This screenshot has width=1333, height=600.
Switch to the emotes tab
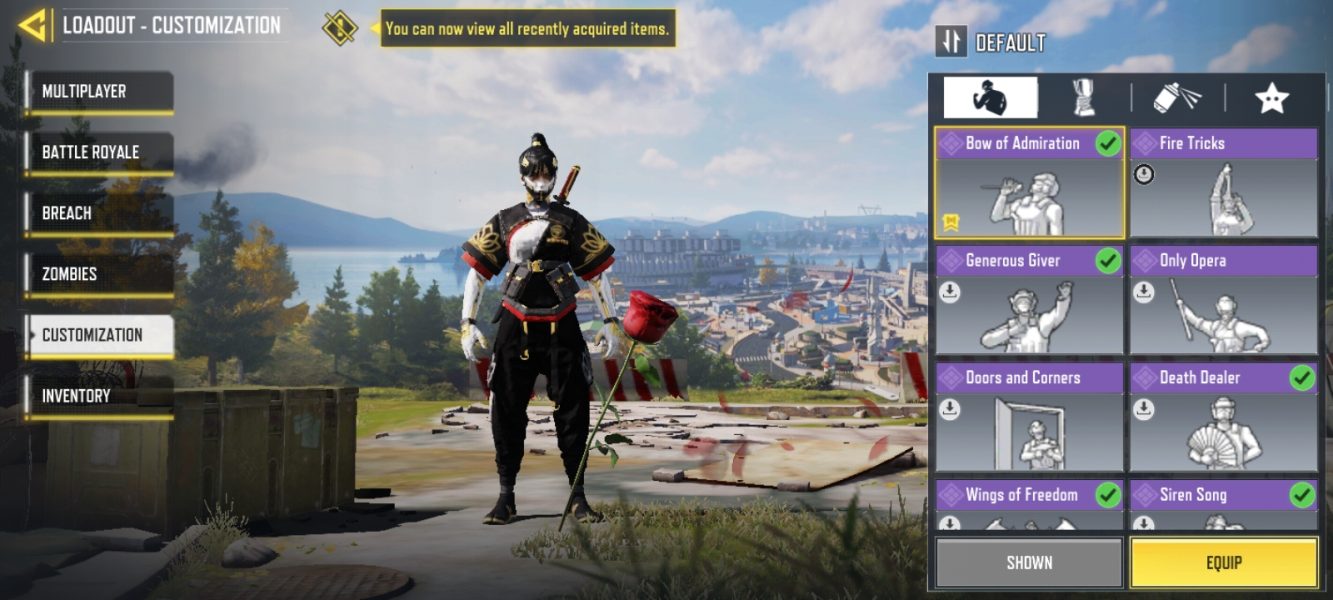(990, 98)
